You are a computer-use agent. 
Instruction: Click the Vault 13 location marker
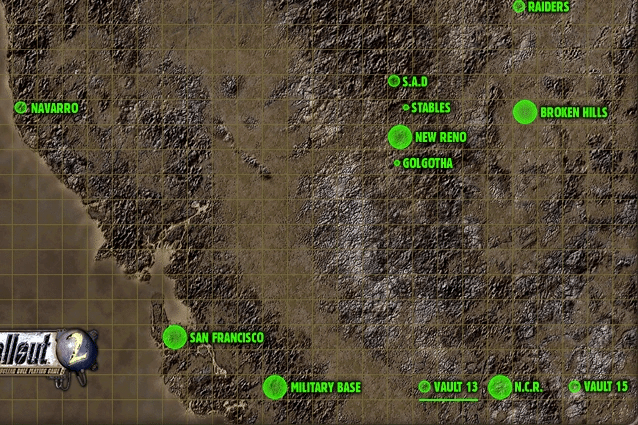(x=425, y=386)
